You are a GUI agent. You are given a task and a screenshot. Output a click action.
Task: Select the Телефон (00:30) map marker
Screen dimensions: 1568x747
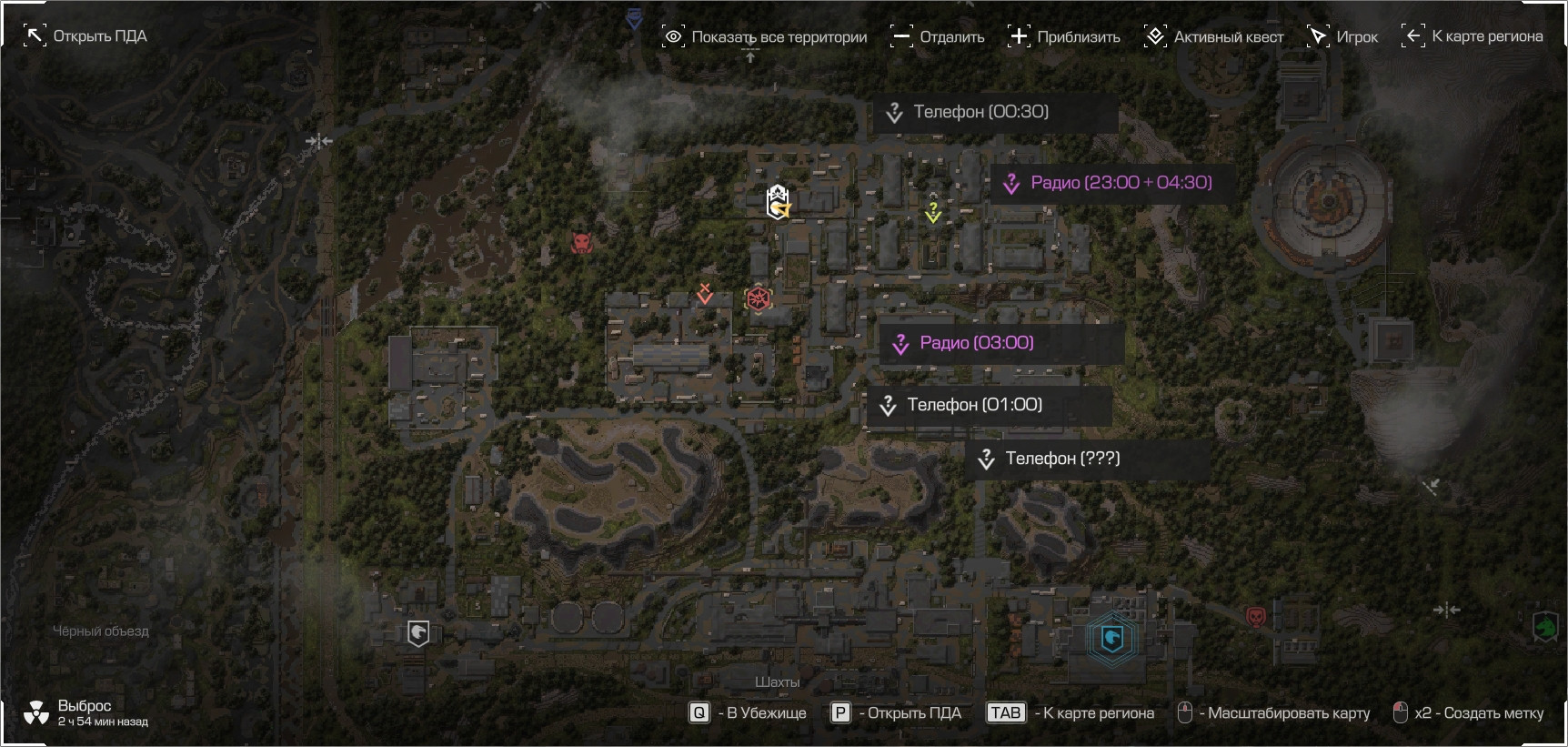tap(980, 112)
